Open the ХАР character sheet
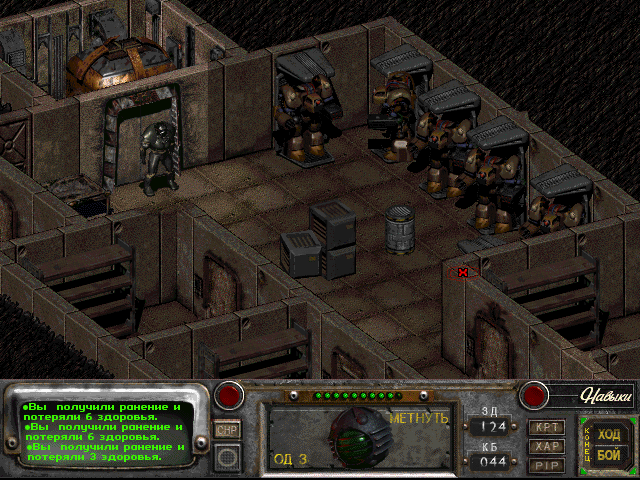 pos(546,446)
